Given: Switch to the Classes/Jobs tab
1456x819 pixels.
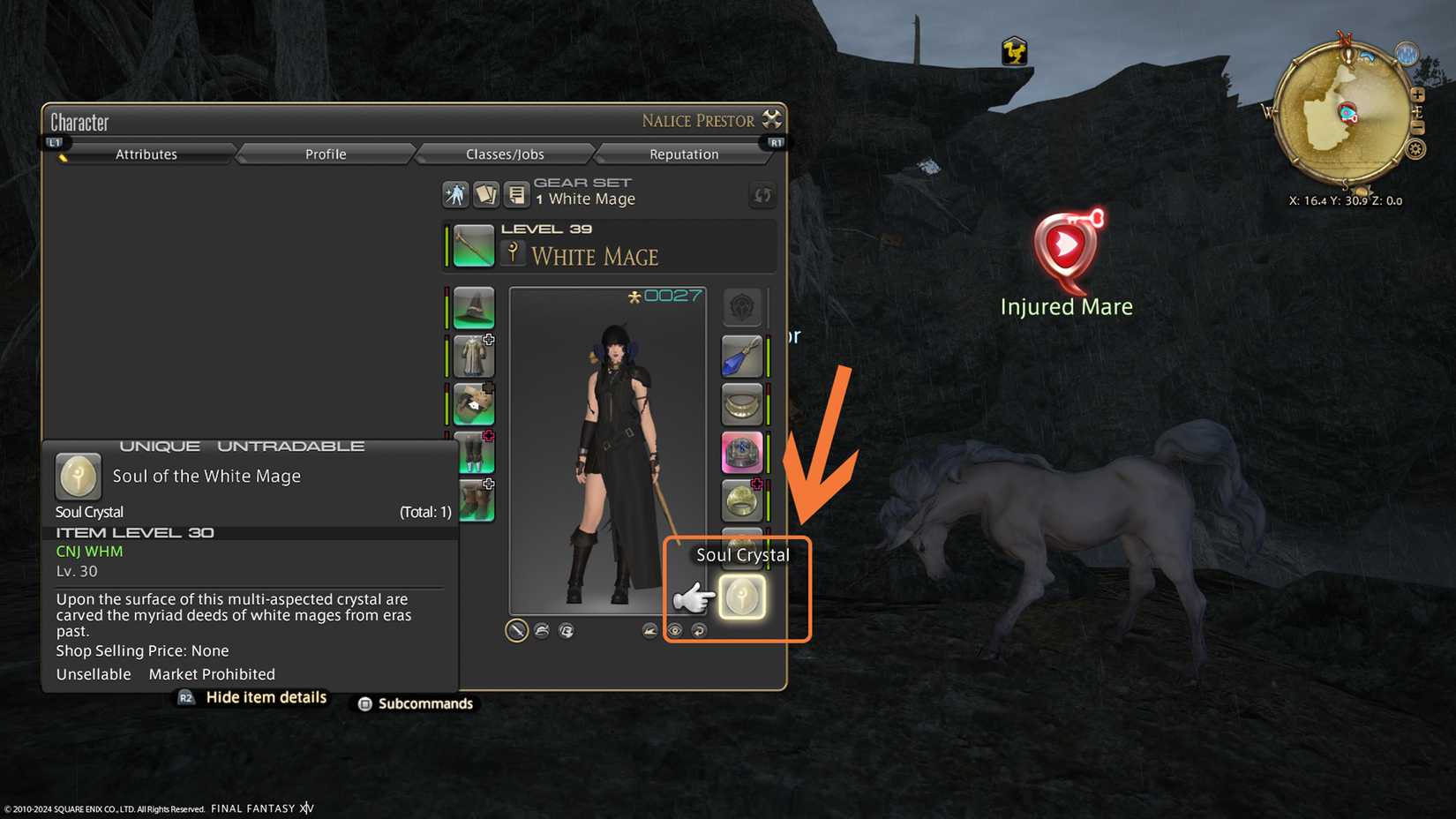Looking at the screenshot, I should point(504,154).
